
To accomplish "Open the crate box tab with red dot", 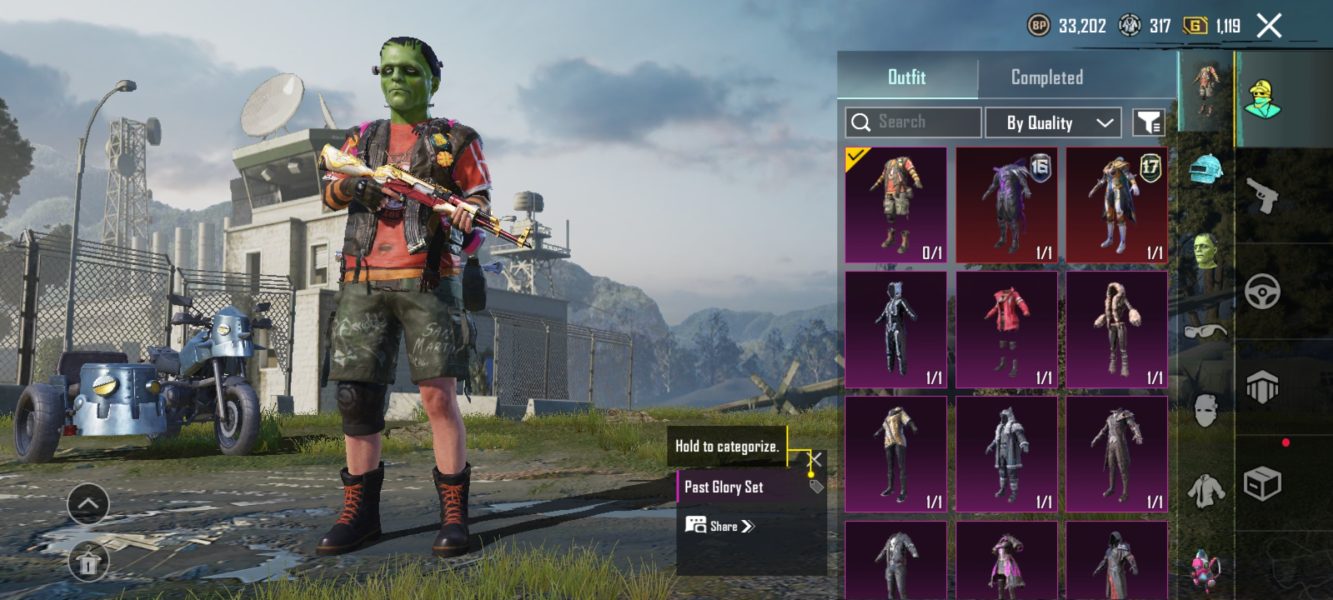I will point(1263,484).
